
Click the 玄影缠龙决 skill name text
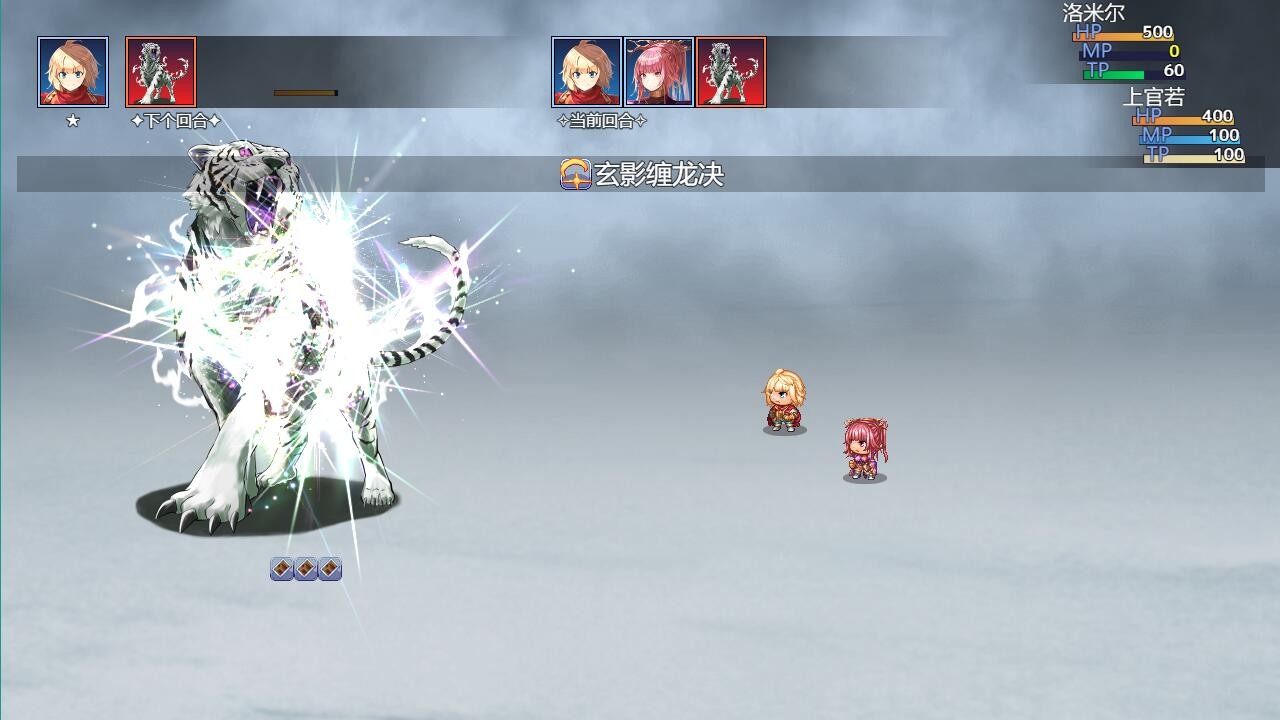660,172
